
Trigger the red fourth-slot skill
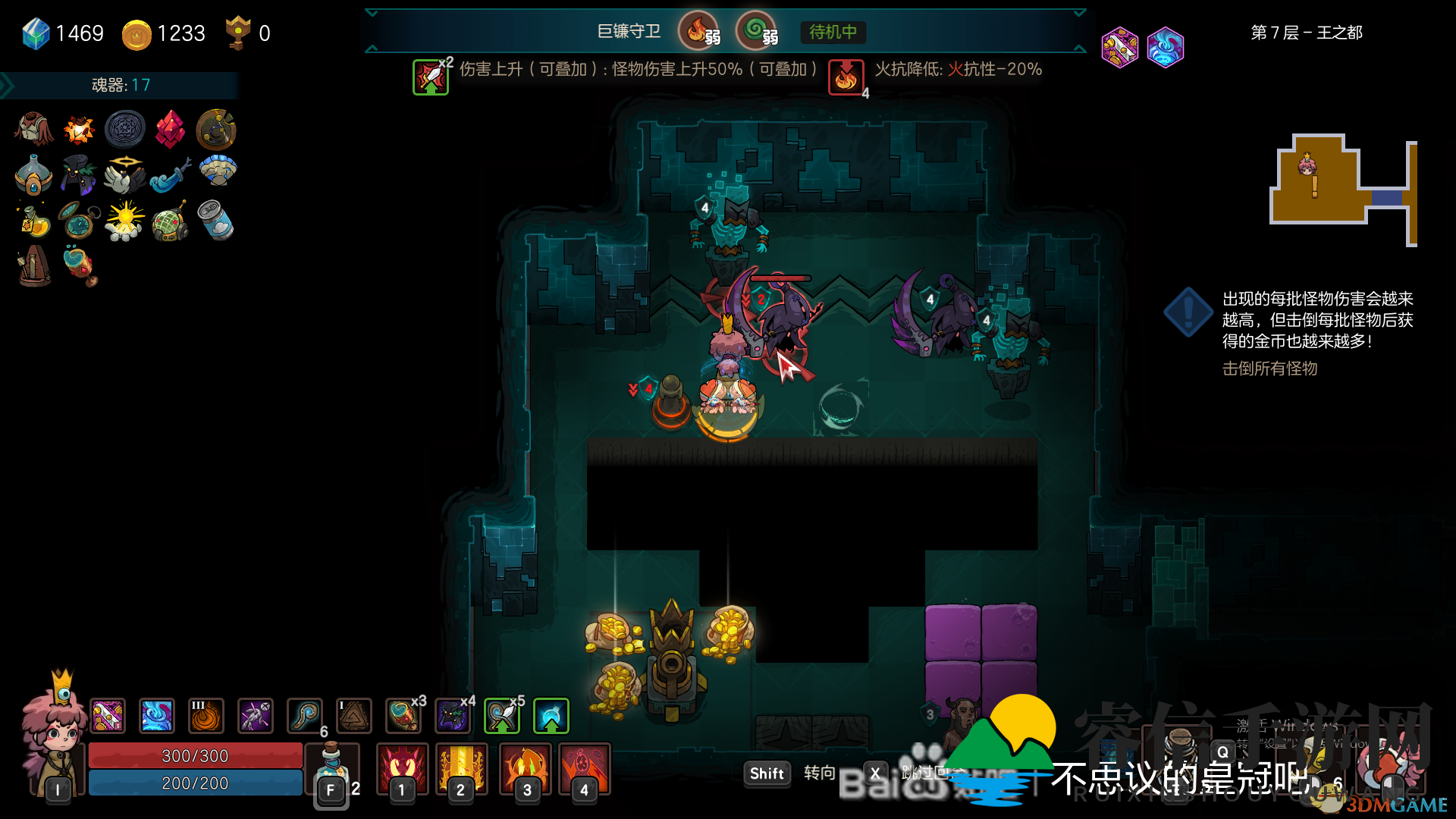coord(584,767)
